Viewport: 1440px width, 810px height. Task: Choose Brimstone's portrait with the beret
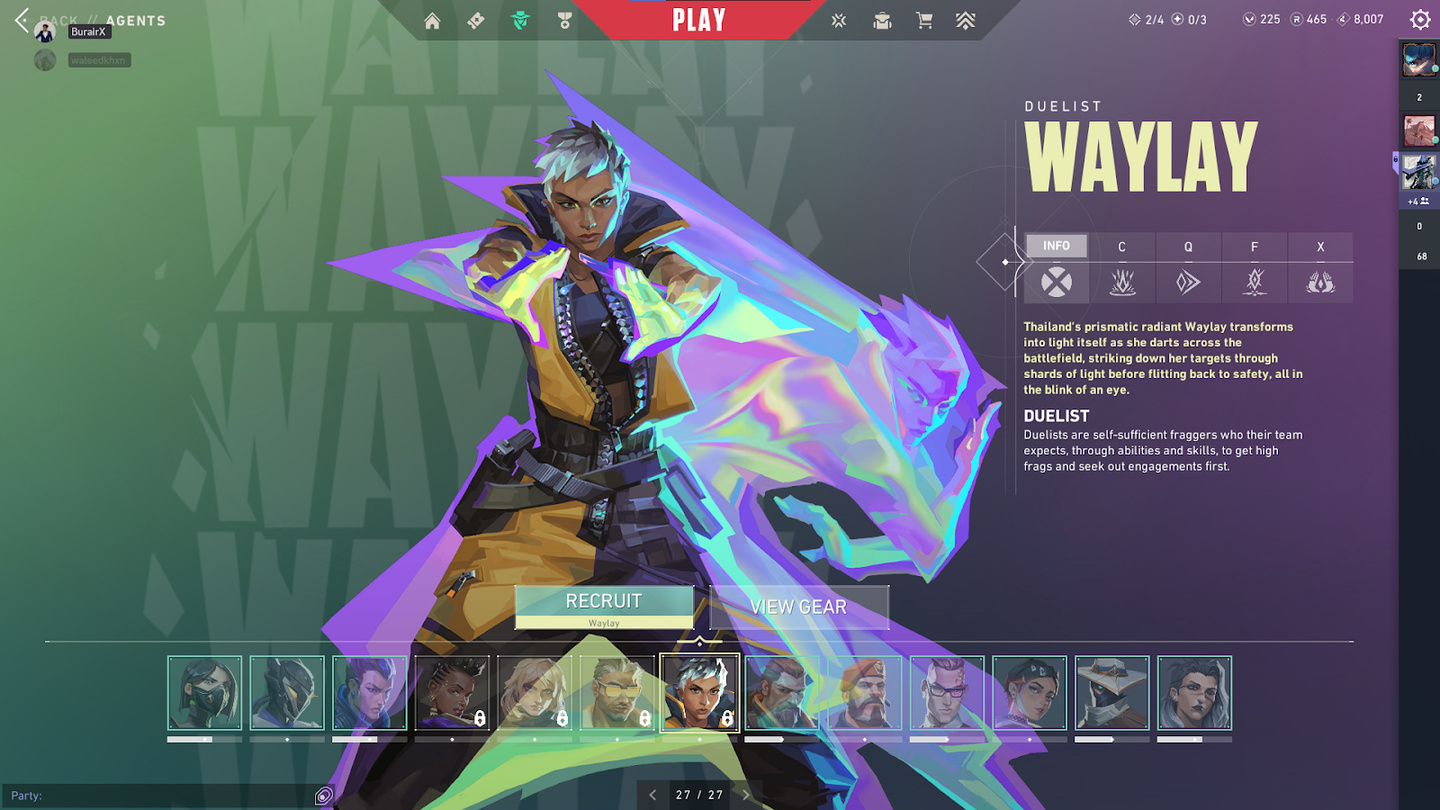[865, 693]
